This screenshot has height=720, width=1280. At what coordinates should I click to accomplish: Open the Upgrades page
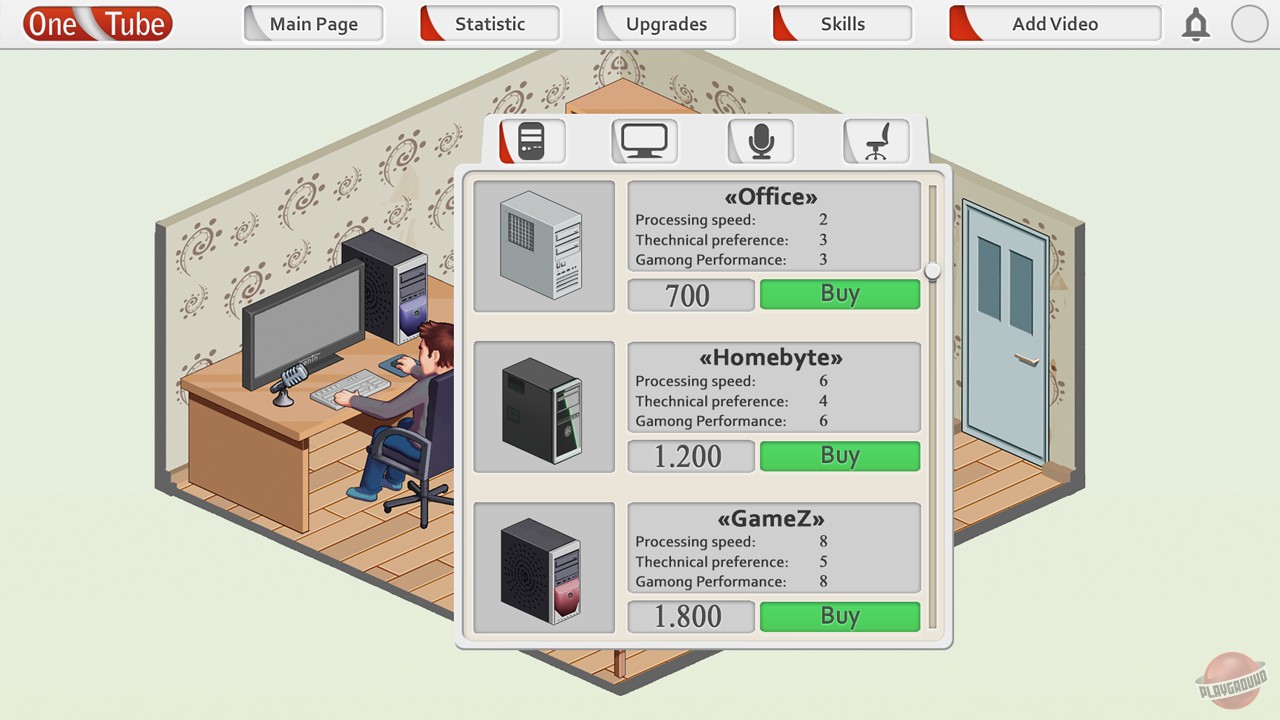[x=665, y=23]
